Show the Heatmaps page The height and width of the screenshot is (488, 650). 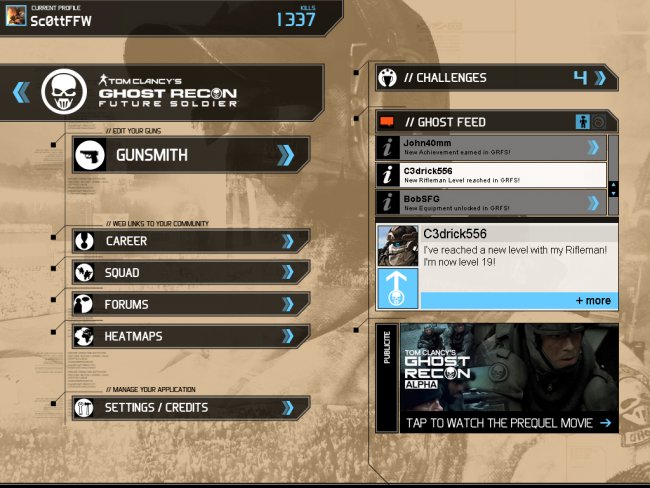pos(190,337)
